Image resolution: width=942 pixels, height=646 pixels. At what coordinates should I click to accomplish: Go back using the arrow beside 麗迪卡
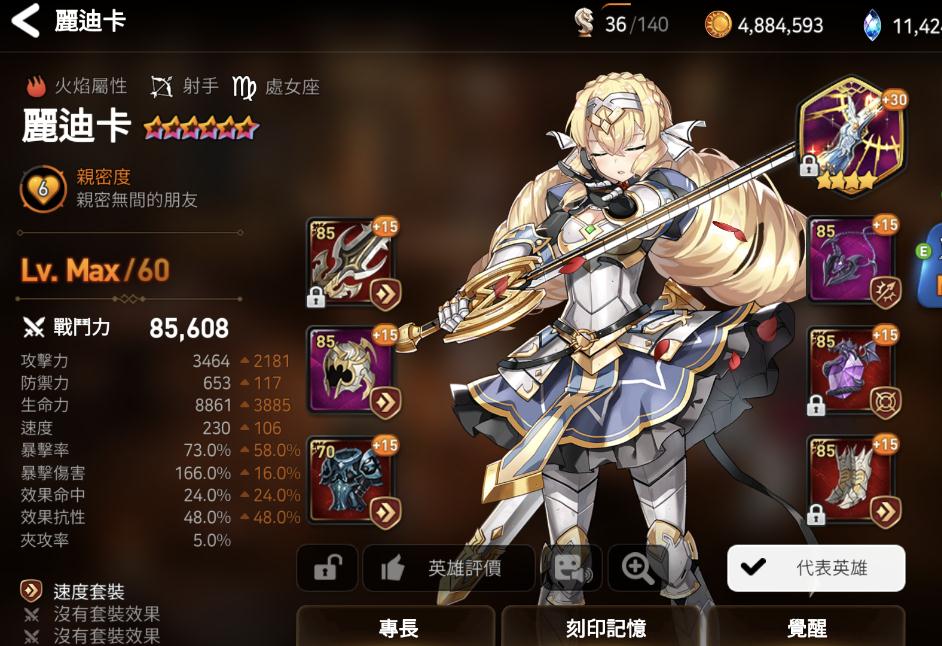(x=25, y=22)
